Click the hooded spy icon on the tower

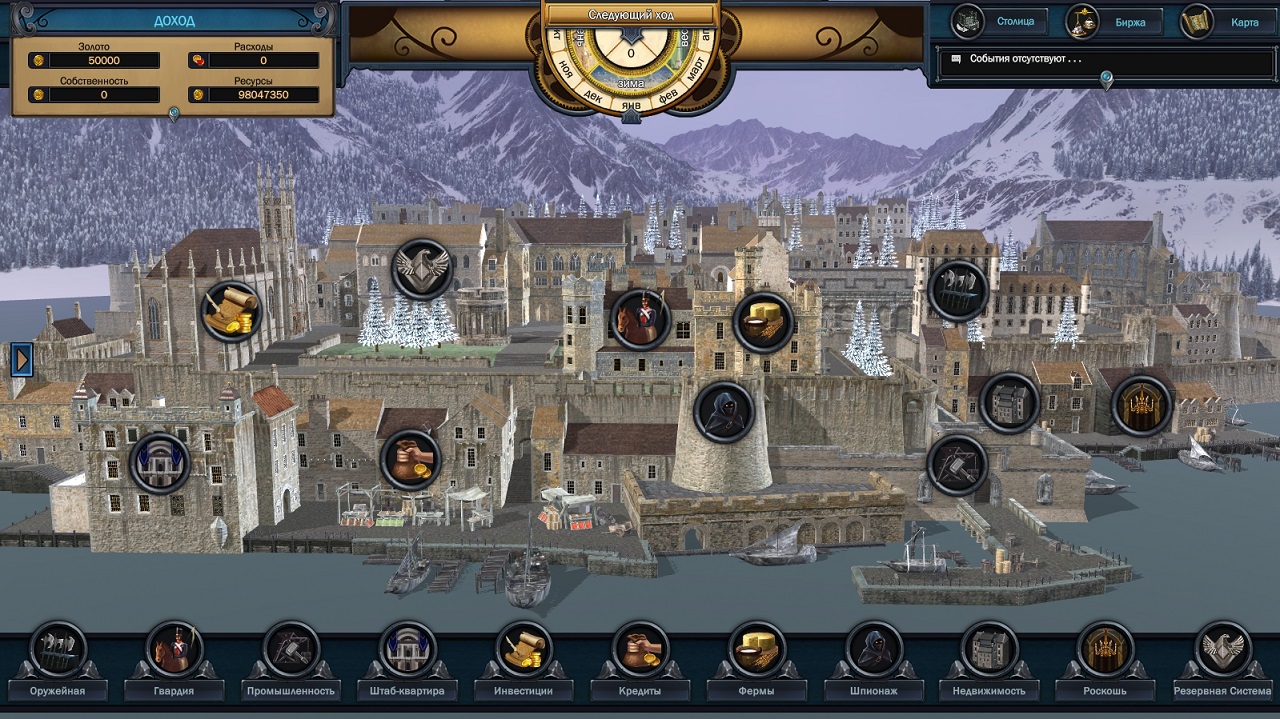pyautogui.click(x=723, y=411)
